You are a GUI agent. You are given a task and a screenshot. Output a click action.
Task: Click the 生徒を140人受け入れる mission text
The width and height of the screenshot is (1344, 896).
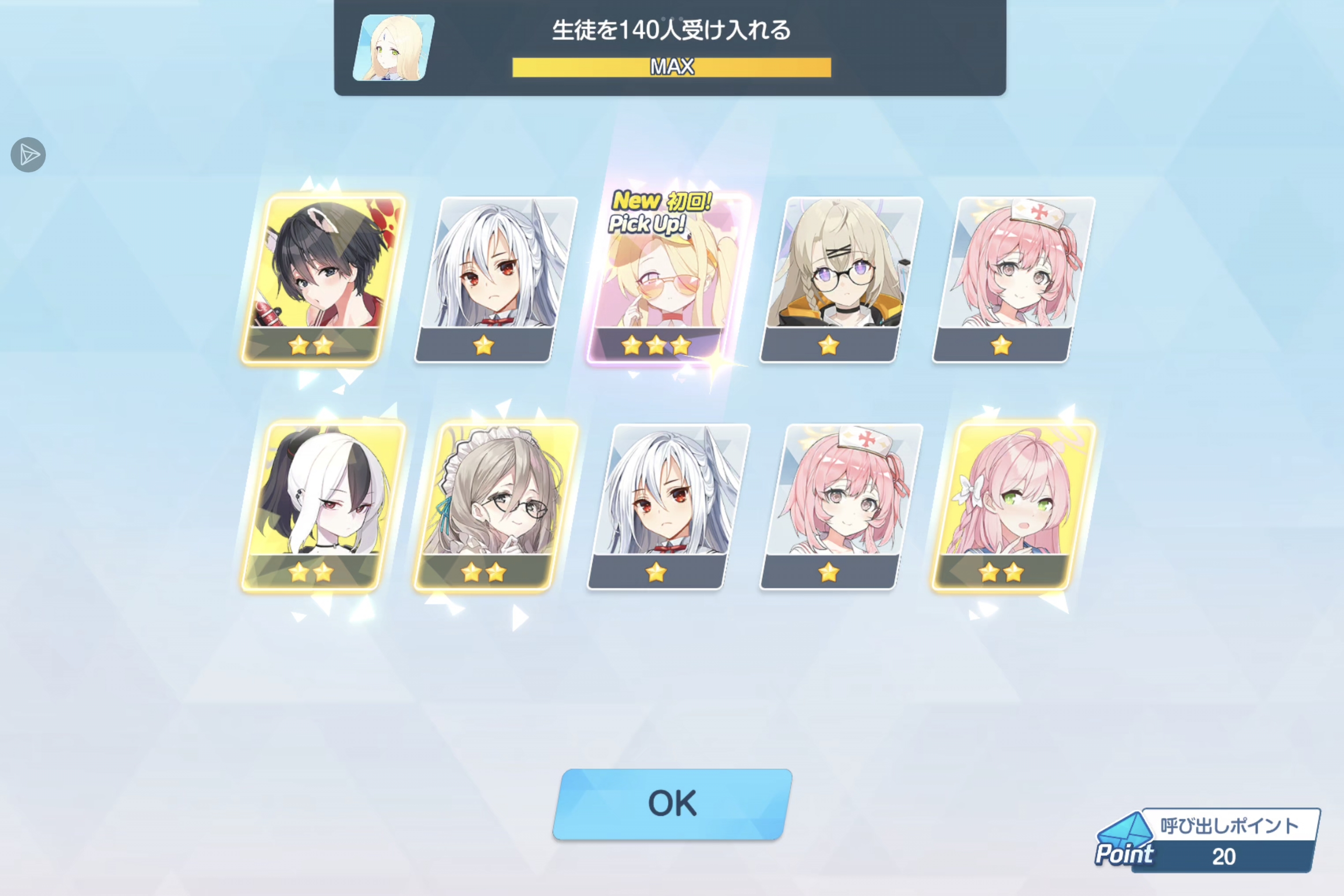click(672, 31)
